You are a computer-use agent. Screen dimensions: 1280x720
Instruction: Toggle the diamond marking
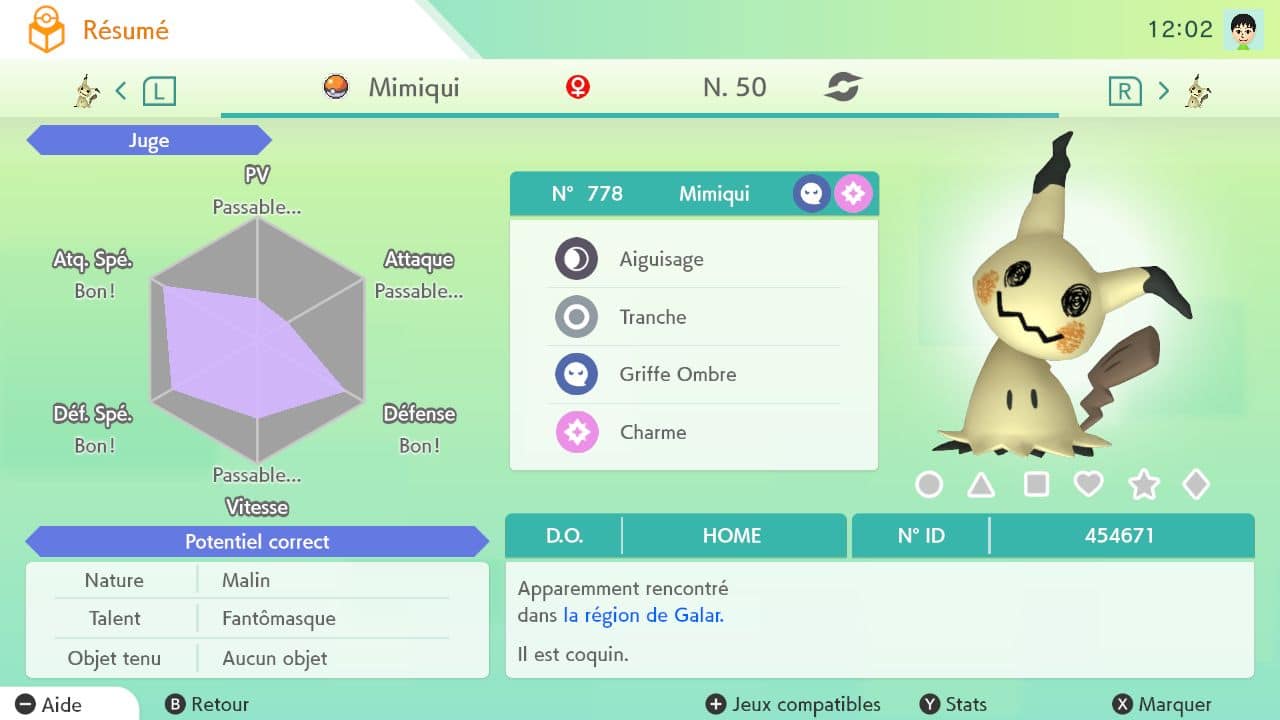[1196, 485]
